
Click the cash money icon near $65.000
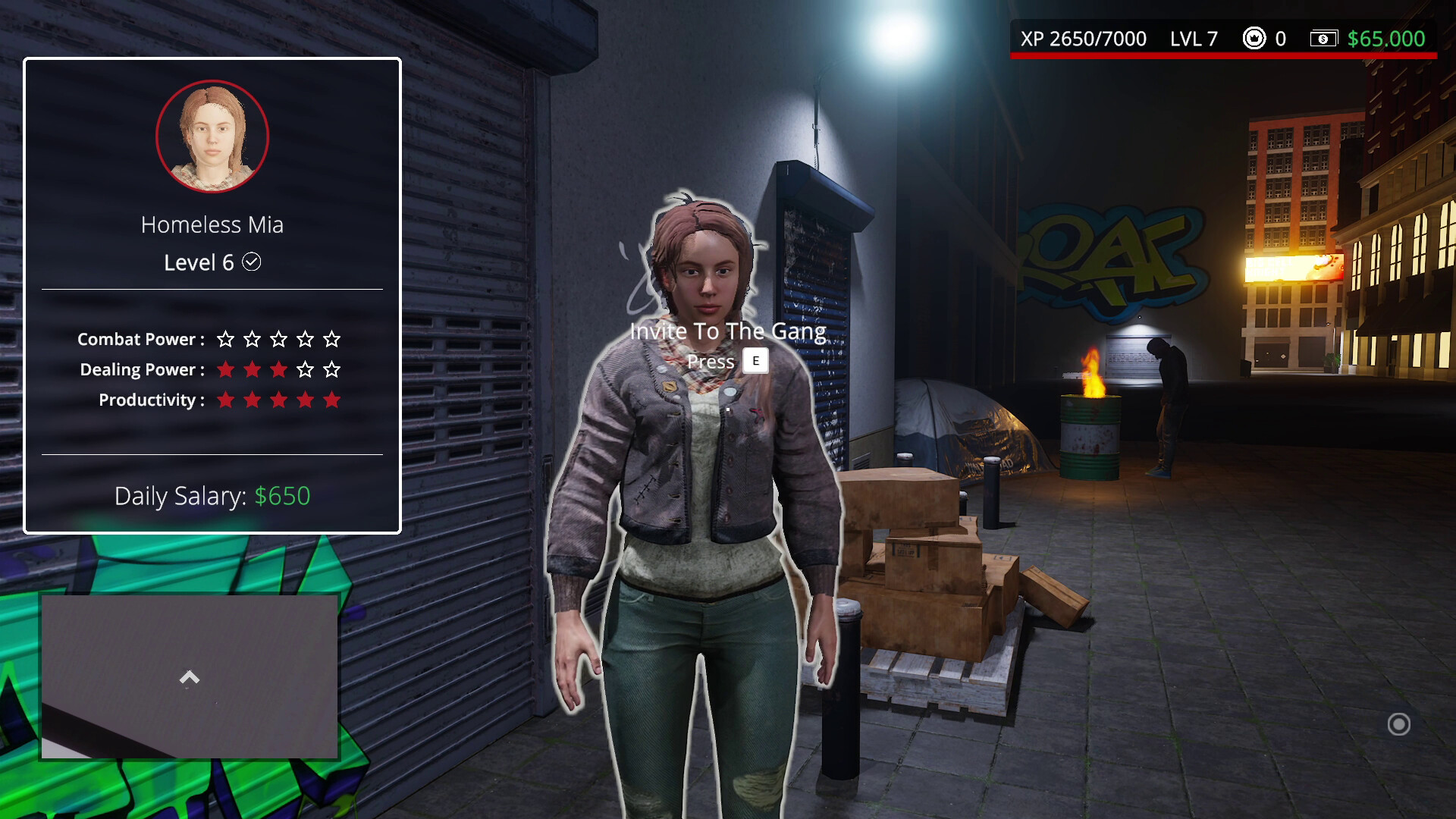(x=1323, y=37)
